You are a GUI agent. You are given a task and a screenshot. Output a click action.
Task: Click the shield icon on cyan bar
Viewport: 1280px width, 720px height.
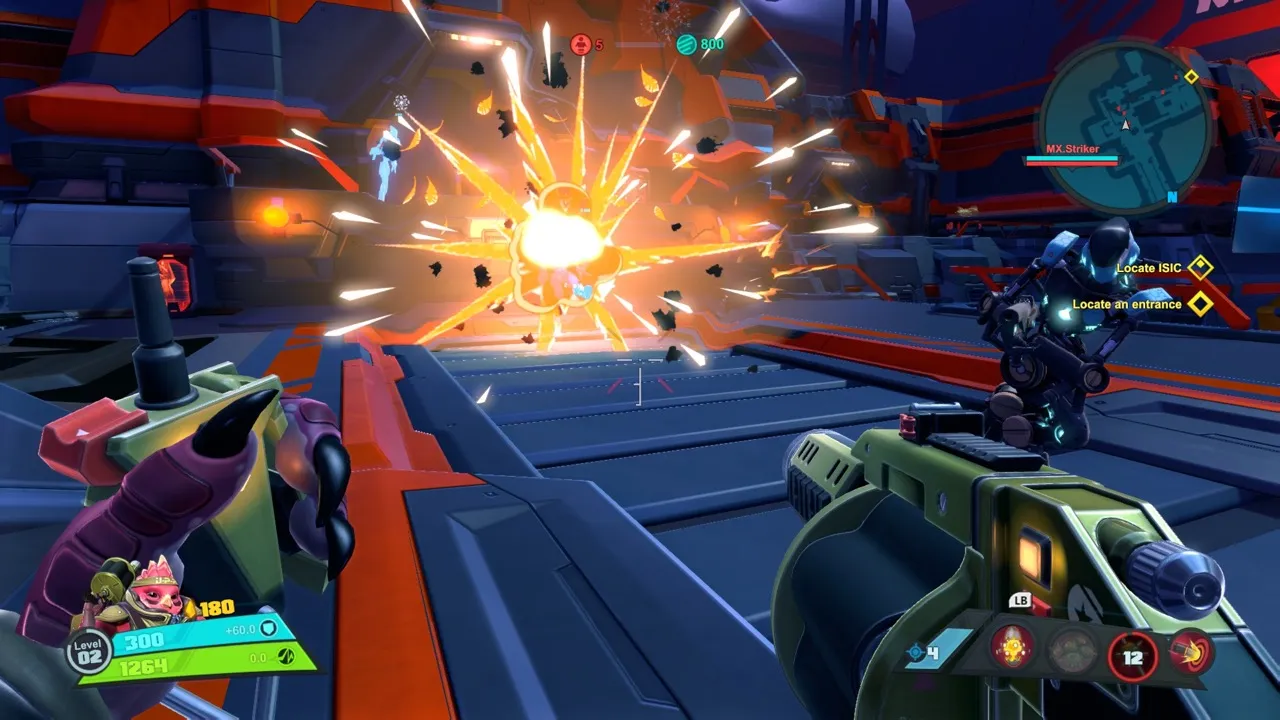(x=268, y=628)
